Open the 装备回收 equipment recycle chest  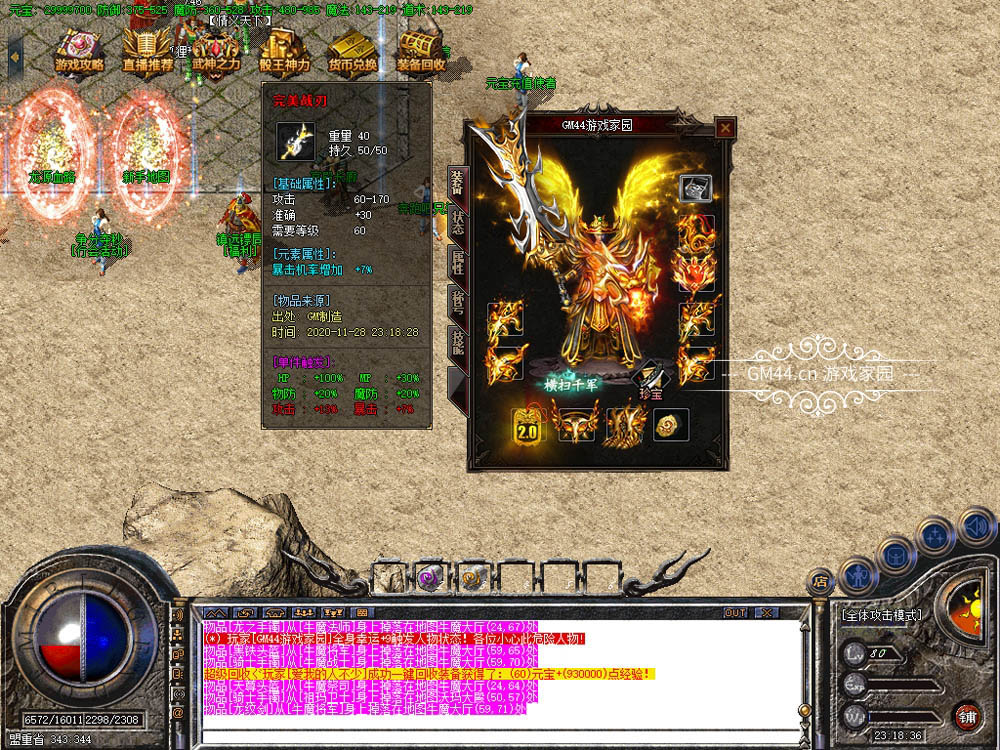[x=421, y=50]
